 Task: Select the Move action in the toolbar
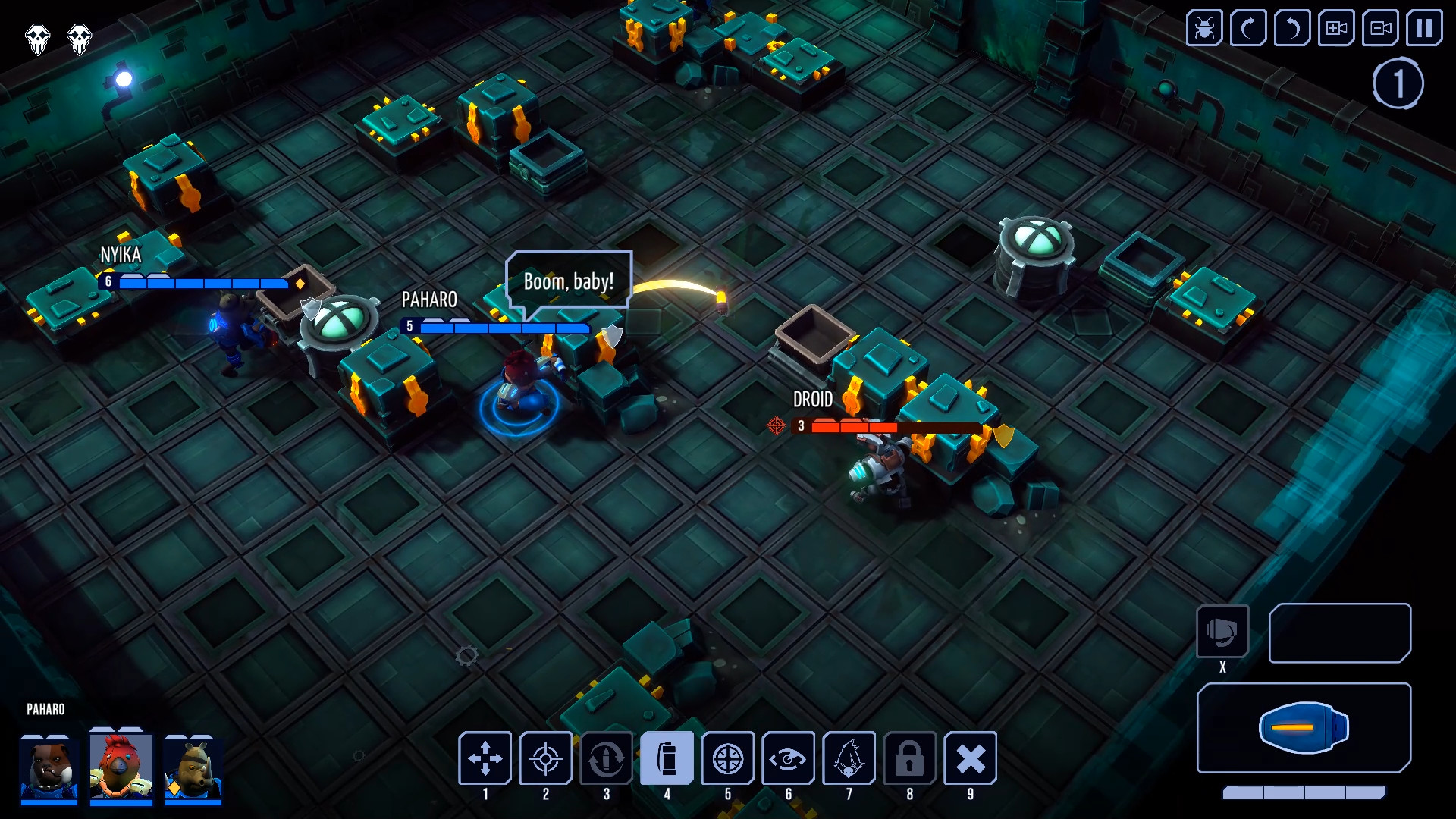pyautogui.click(x=485, y=758)
